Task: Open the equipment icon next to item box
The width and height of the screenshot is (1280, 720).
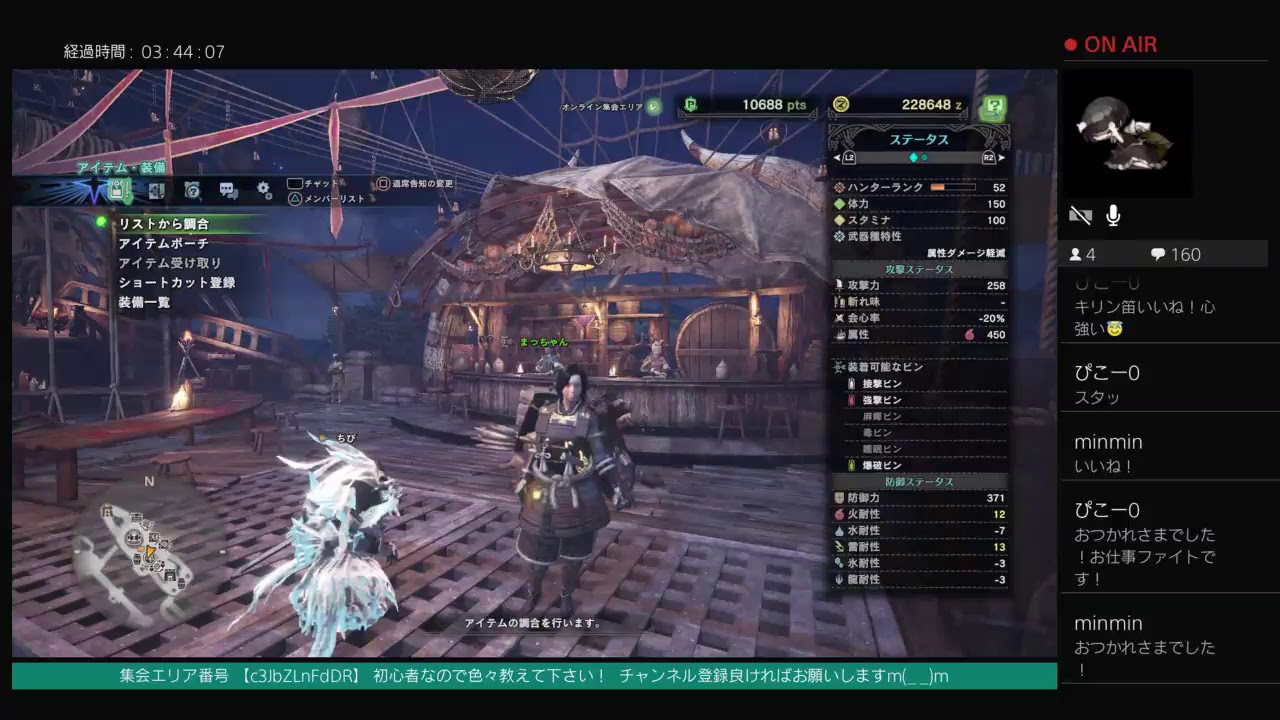Action: pyautogui.click(x=155, y=191)
